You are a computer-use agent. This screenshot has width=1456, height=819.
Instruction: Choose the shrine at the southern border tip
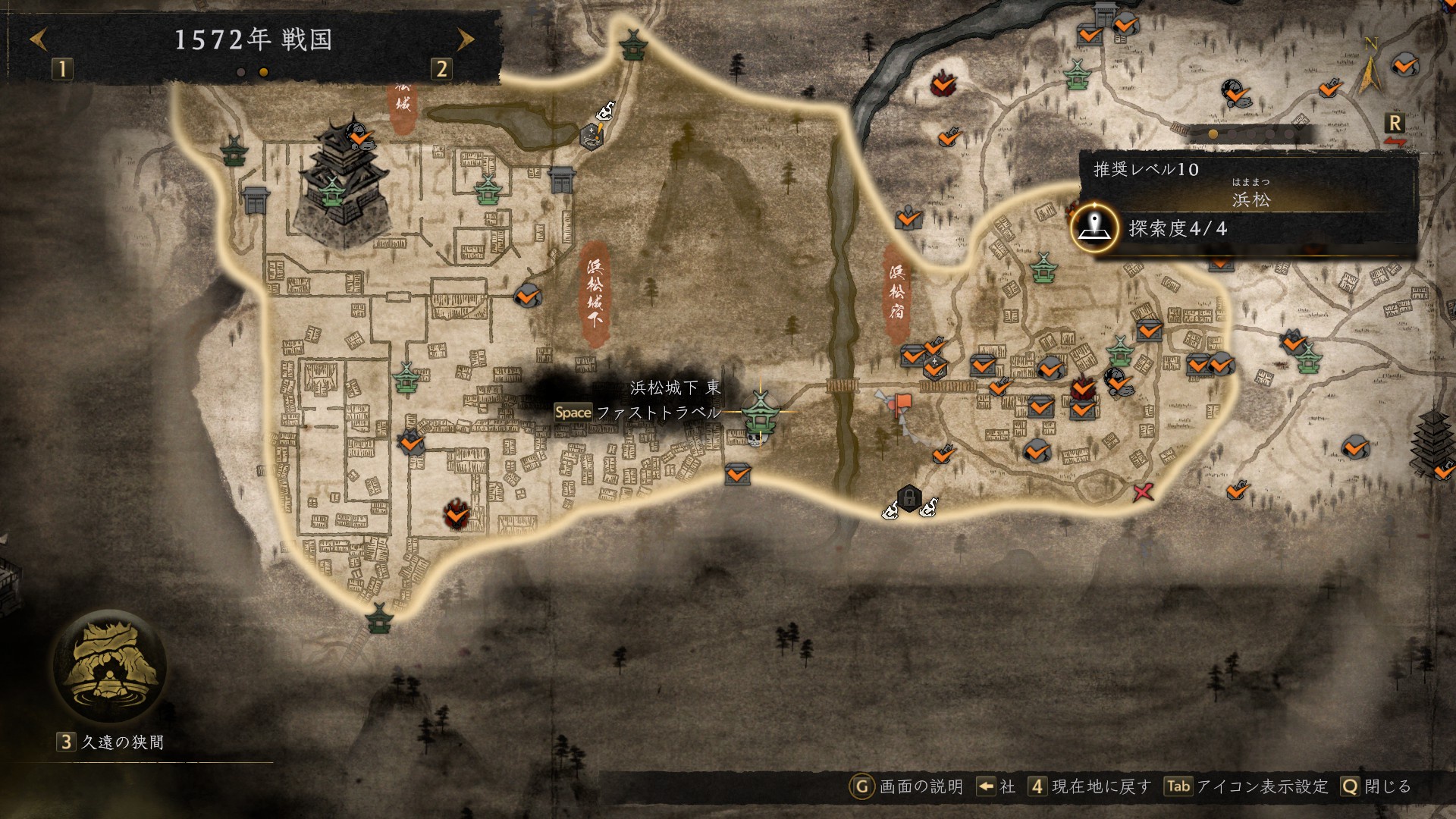[x=378, y=617]
